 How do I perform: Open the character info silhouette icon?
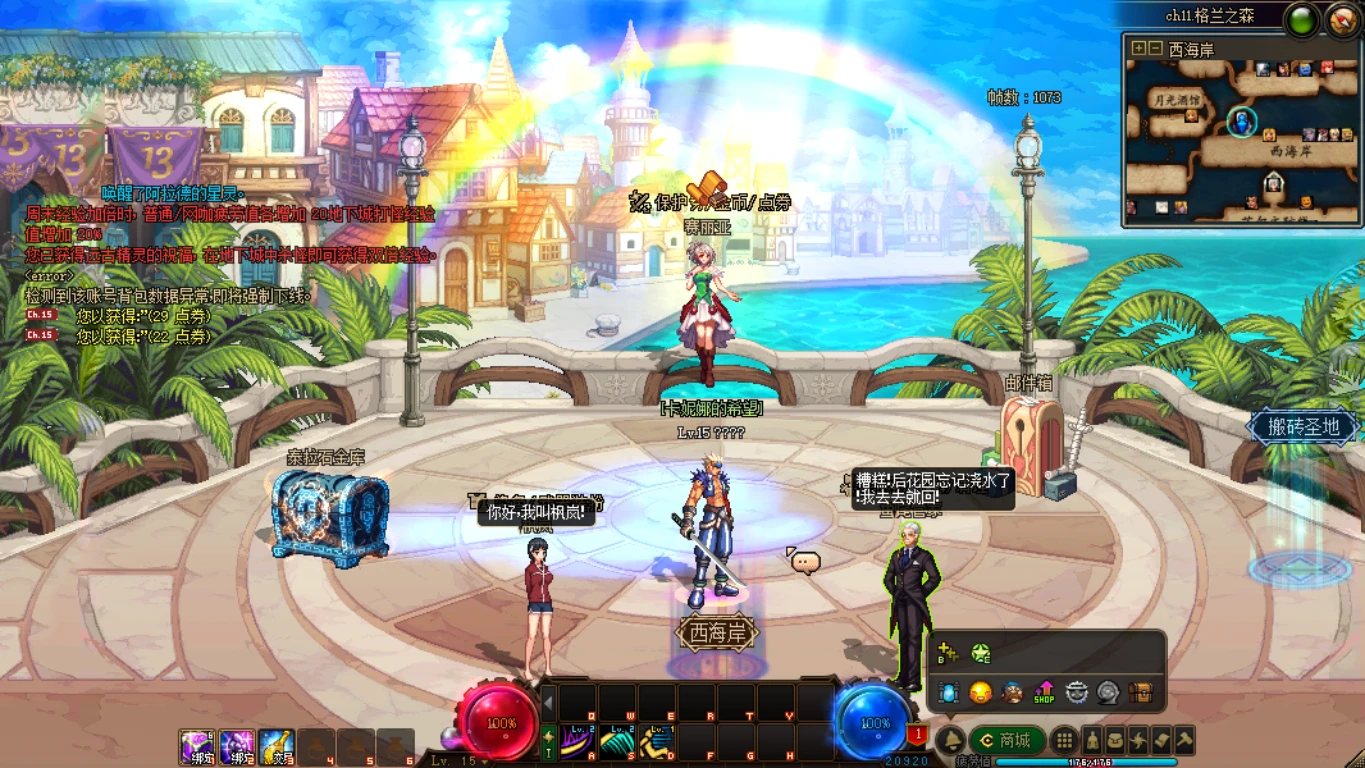click(1092, 741)
